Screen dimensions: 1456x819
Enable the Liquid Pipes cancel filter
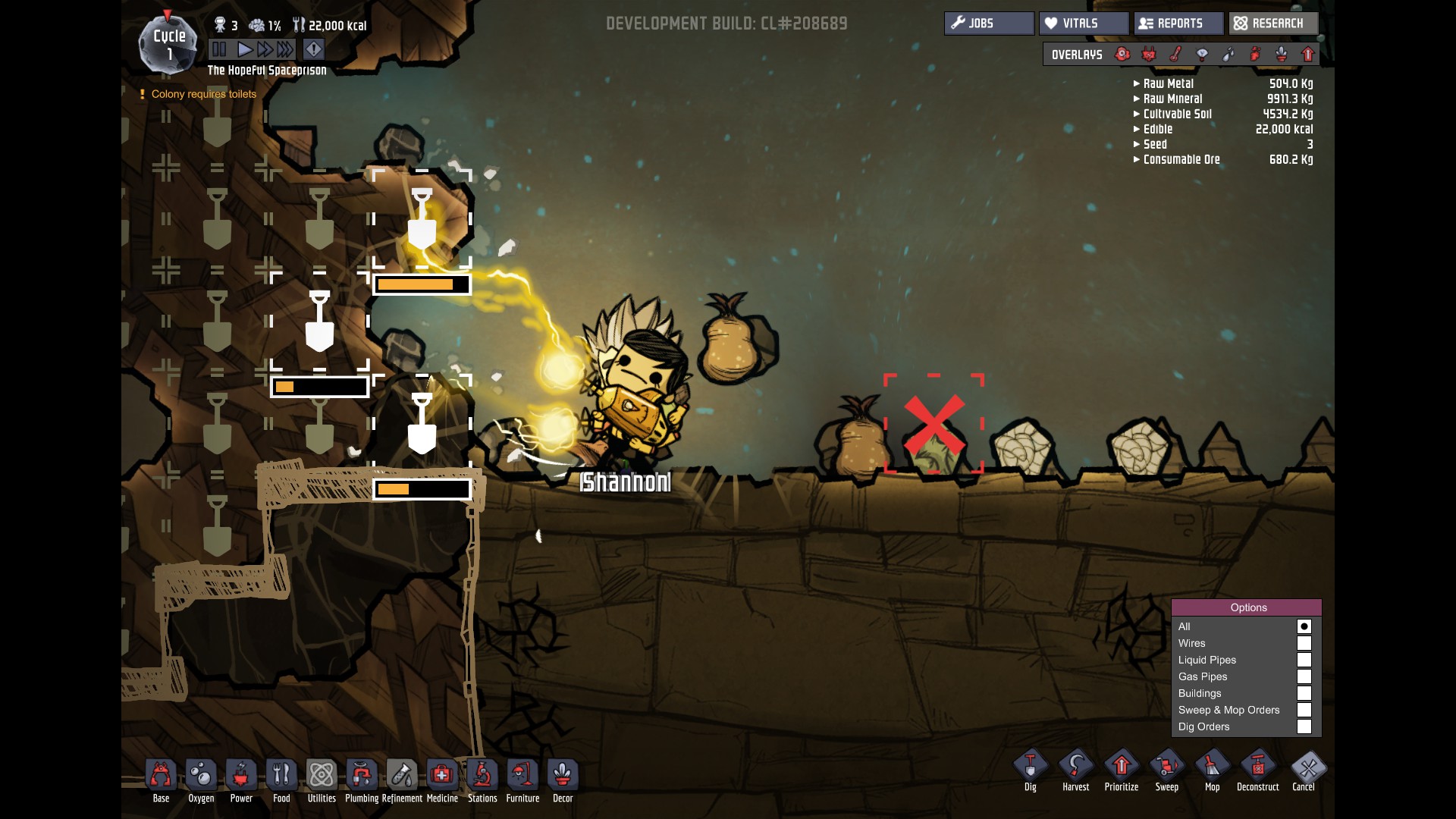click(1304, 660)
